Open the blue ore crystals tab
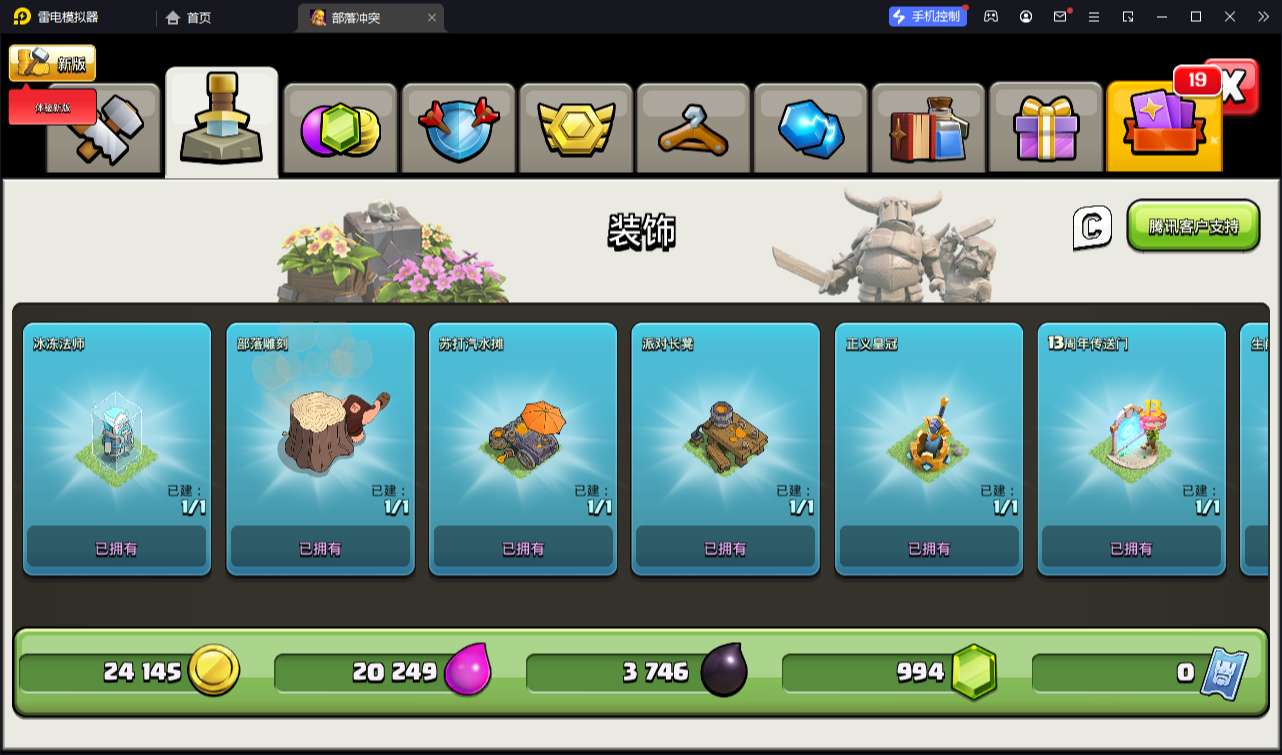Viewport: 1282px width, 755px height. [x=811, y=130]
